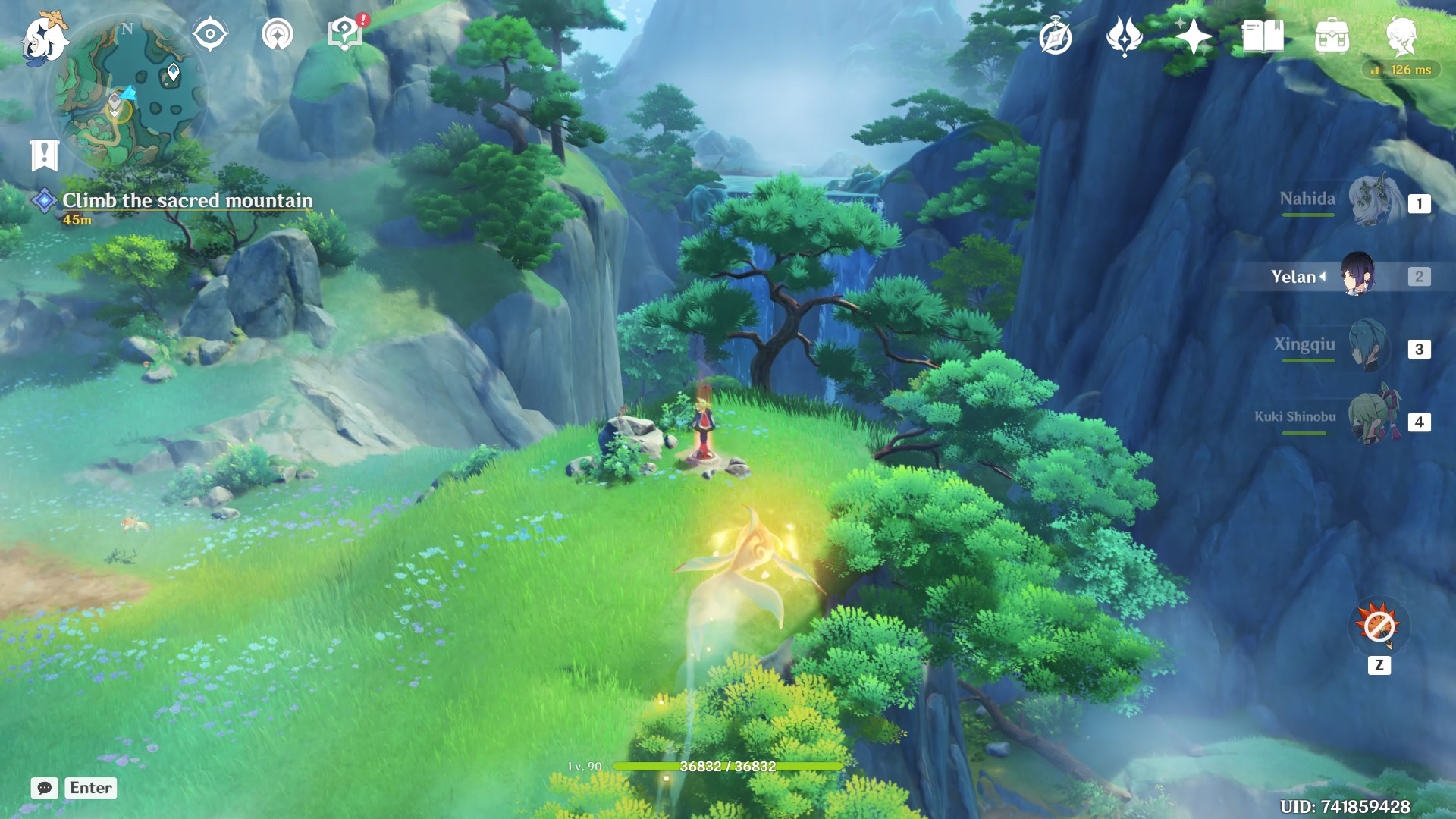The width and height of the screenshot is (1456, 819).
Task: Open the Character screen
Action: tap(1405, 36)
